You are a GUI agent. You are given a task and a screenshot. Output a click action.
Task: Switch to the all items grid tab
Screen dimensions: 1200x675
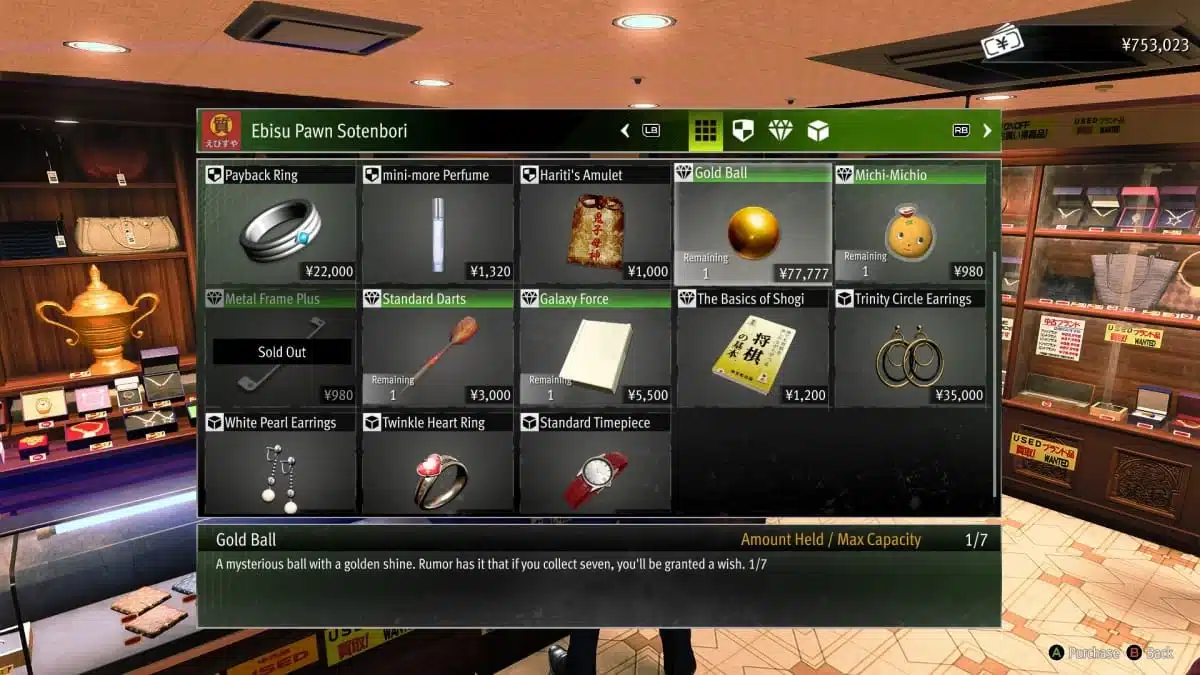click(x=706, y=131)
